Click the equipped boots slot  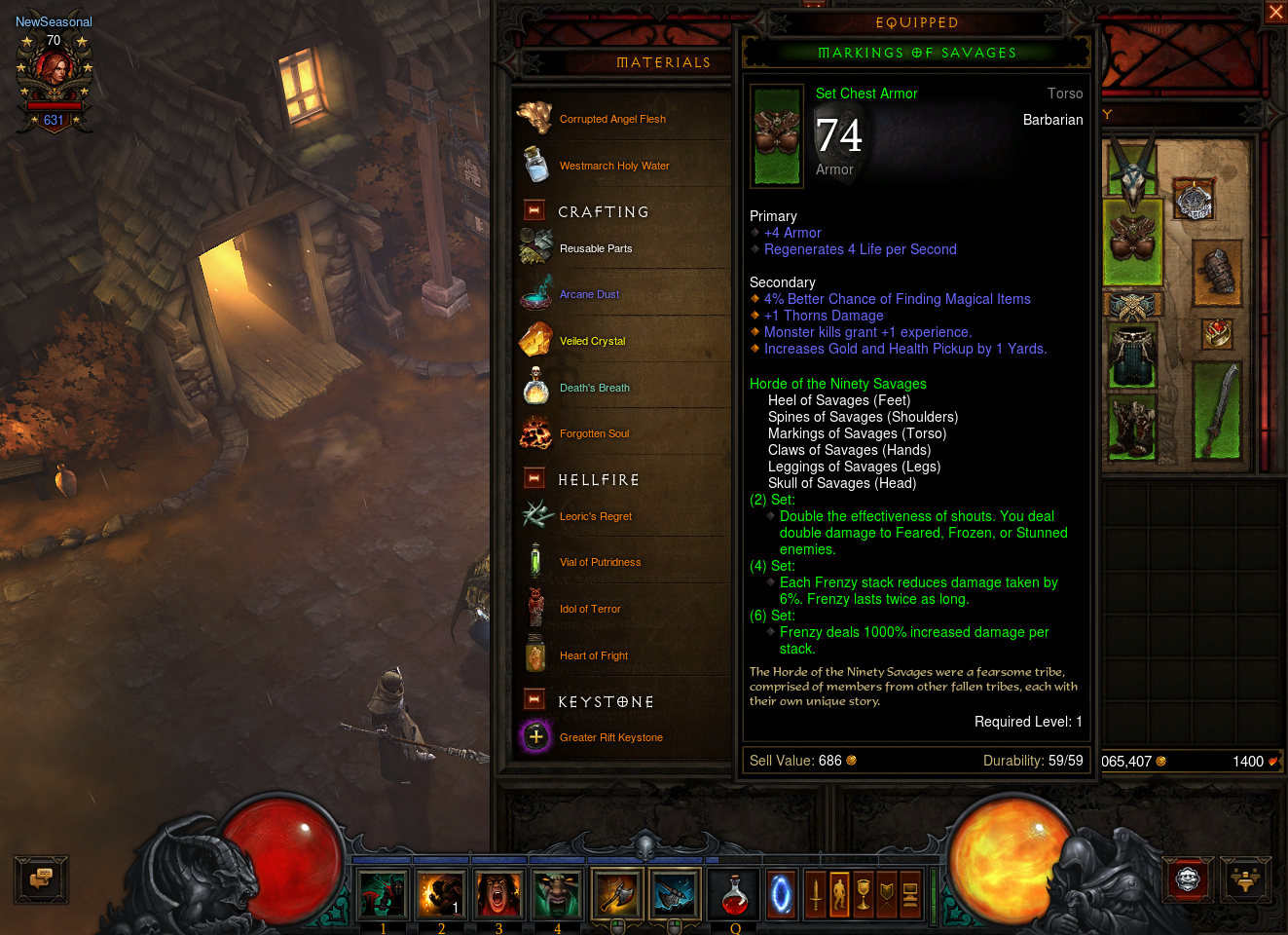click(1131, 427)
